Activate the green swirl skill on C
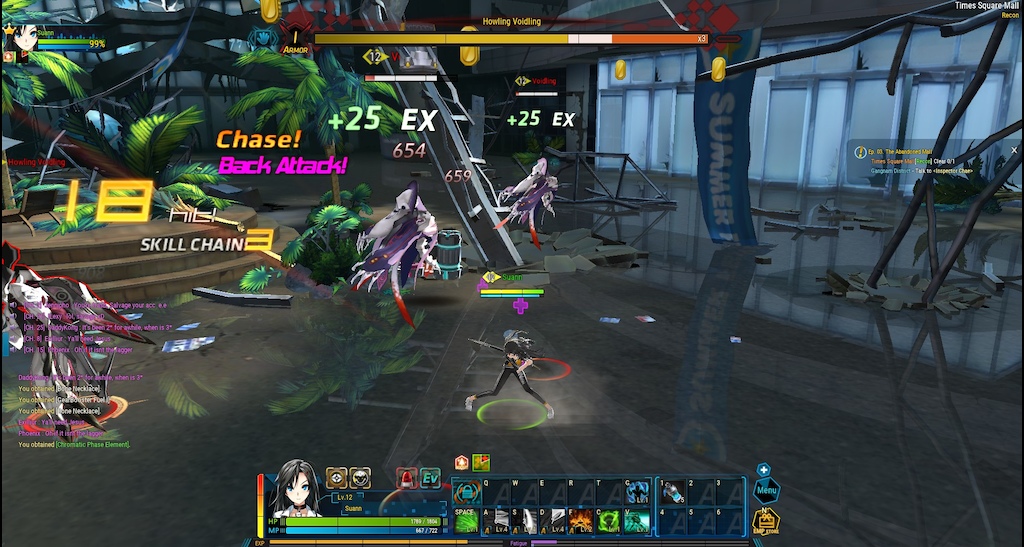1024x547 pixels. tap(608, 520)
